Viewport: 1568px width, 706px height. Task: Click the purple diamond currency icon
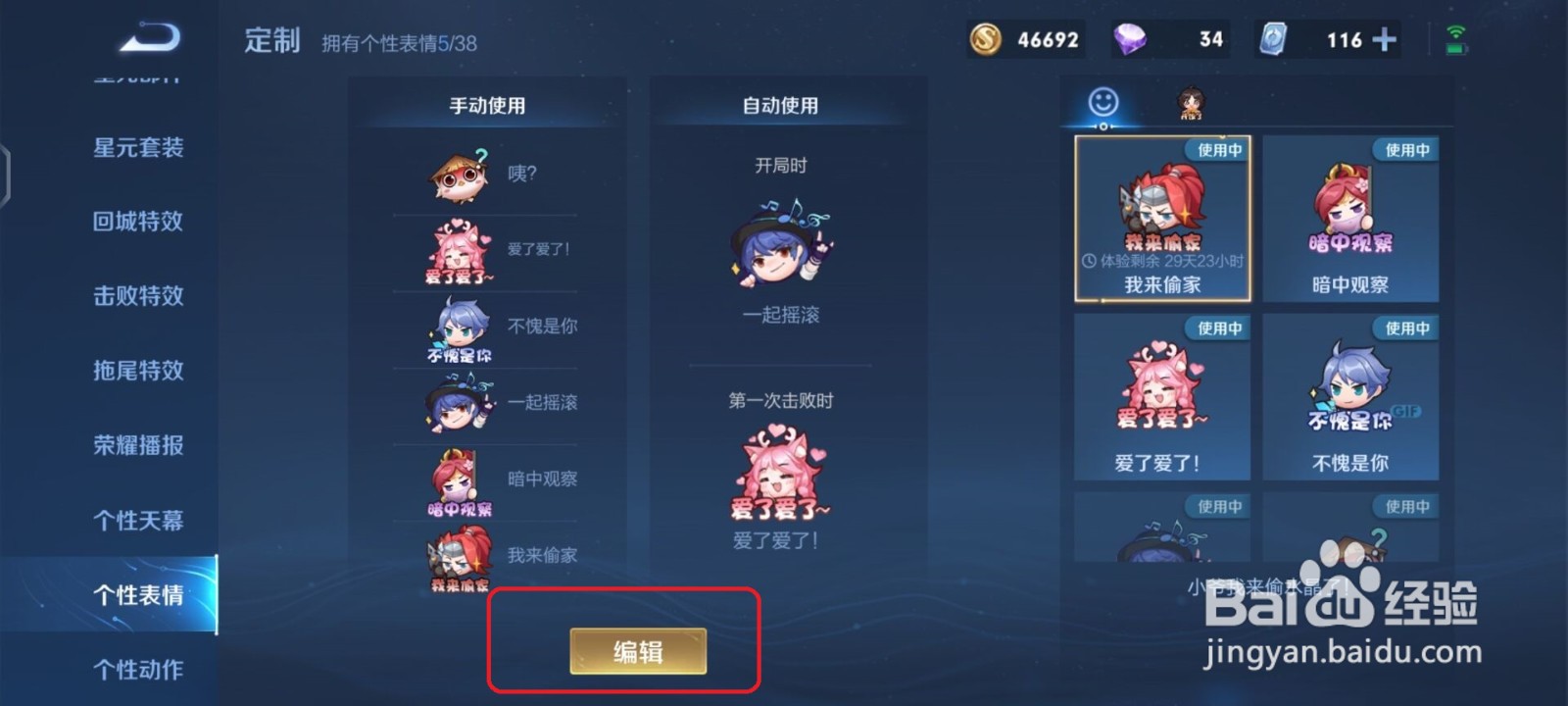[x=1129, y=38]
